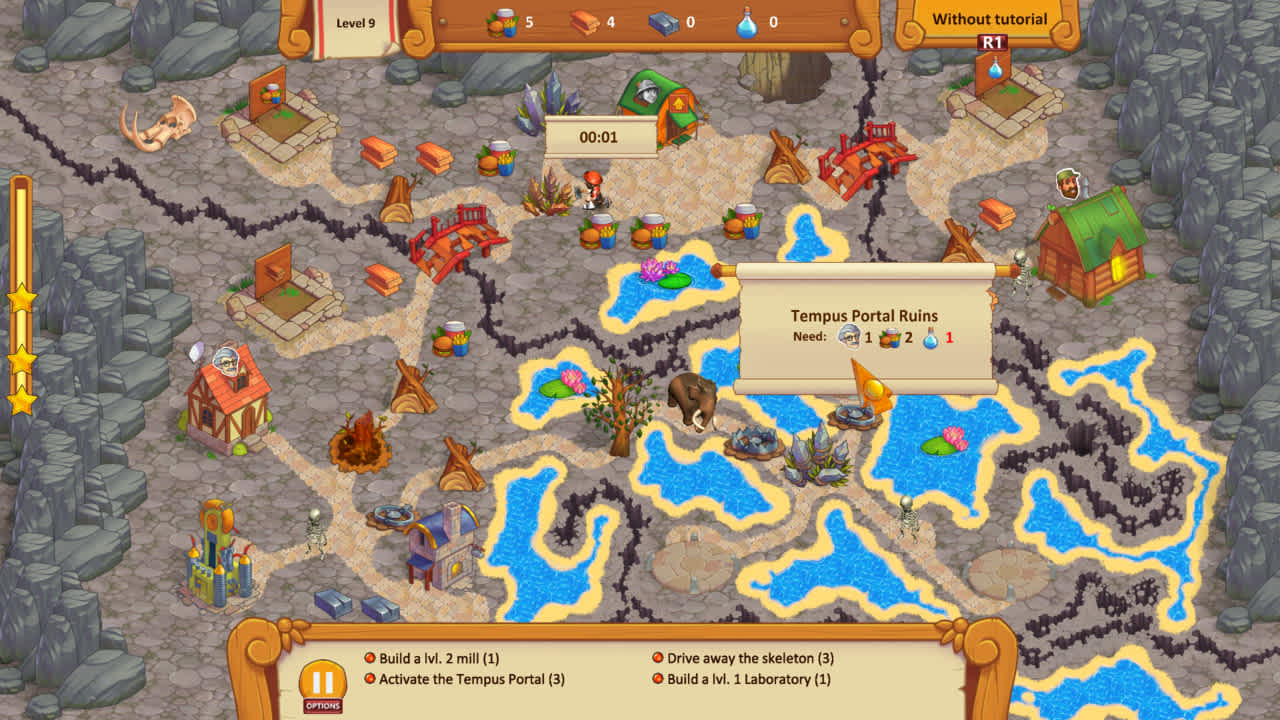Select the 'Without tutorial' banner
Image resolution: width=1280 pixels, height=720 pixels.
pyautogui.click(x=989, y=19)
